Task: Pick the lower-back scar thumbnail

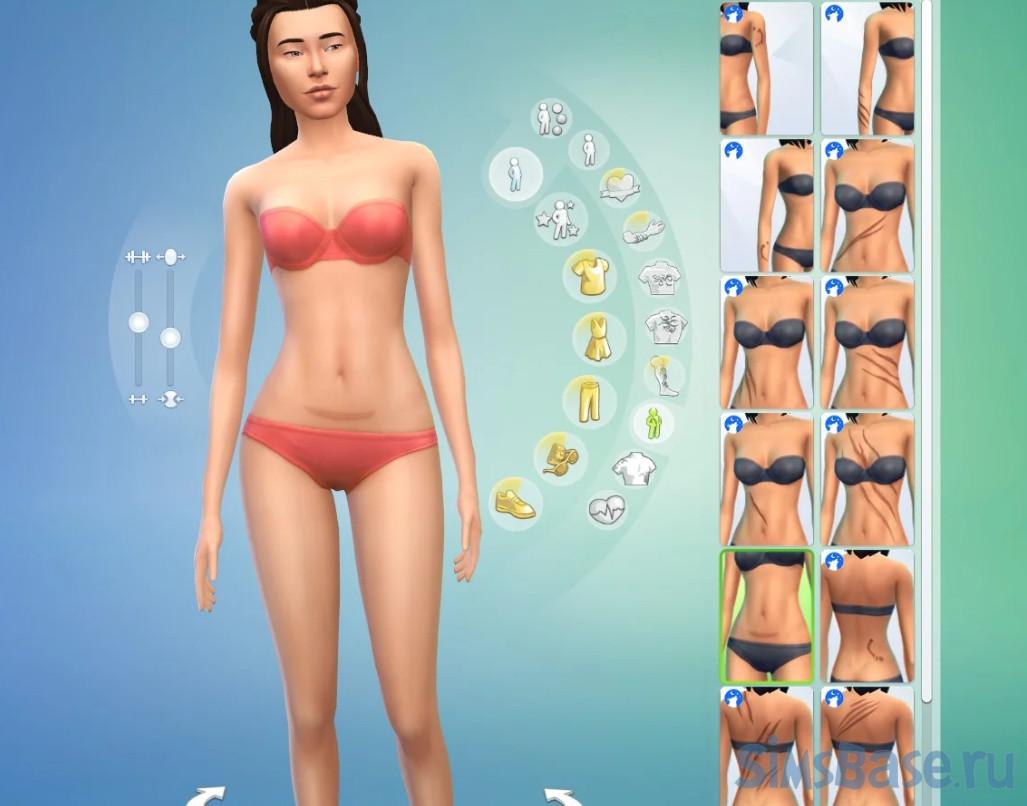Action: (867, 615)
